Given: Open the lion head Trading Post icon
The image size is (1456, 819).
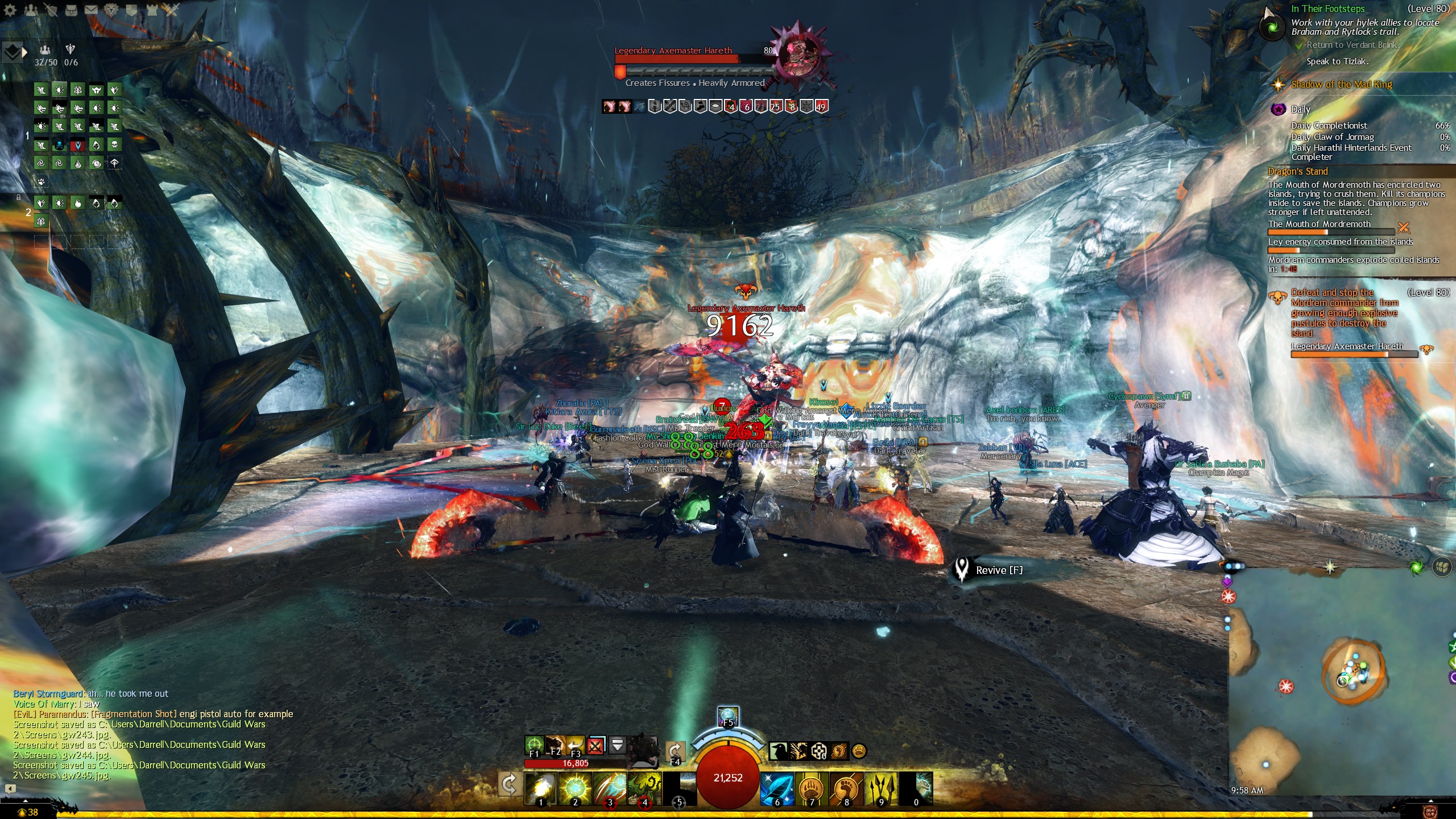Looking at the screenshot, I should [111, 10].
